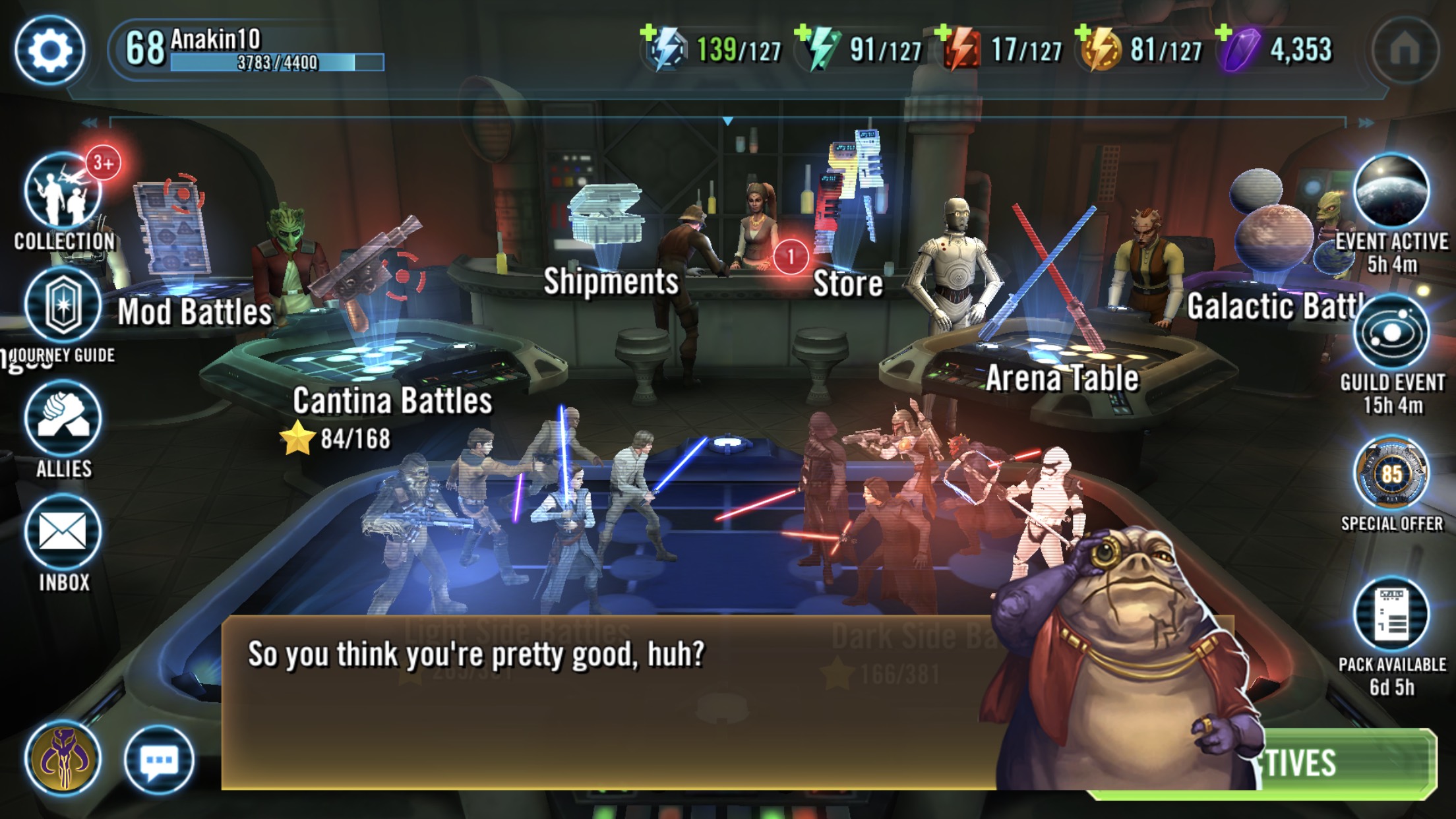
Task: Open the Collection menu
Action: tap(63, 193)
